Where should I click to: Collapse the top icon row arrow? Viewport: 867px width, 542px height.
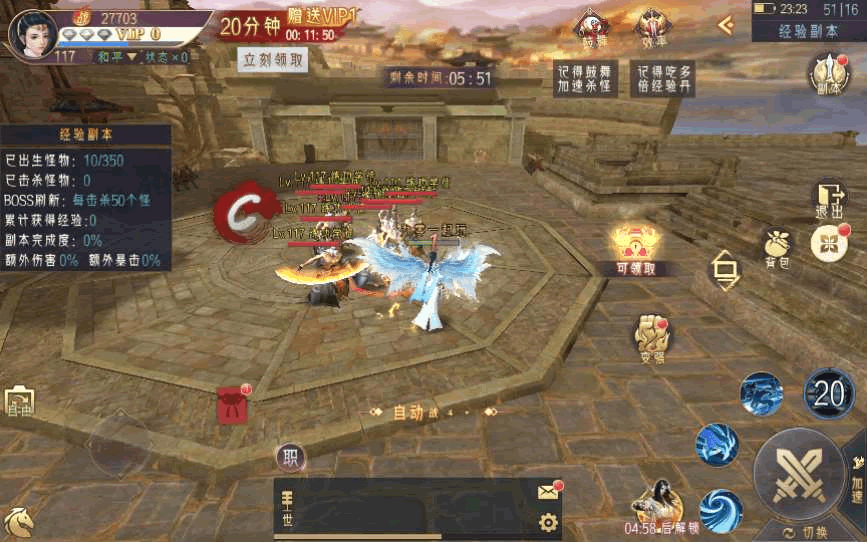(x=726, y=25)
